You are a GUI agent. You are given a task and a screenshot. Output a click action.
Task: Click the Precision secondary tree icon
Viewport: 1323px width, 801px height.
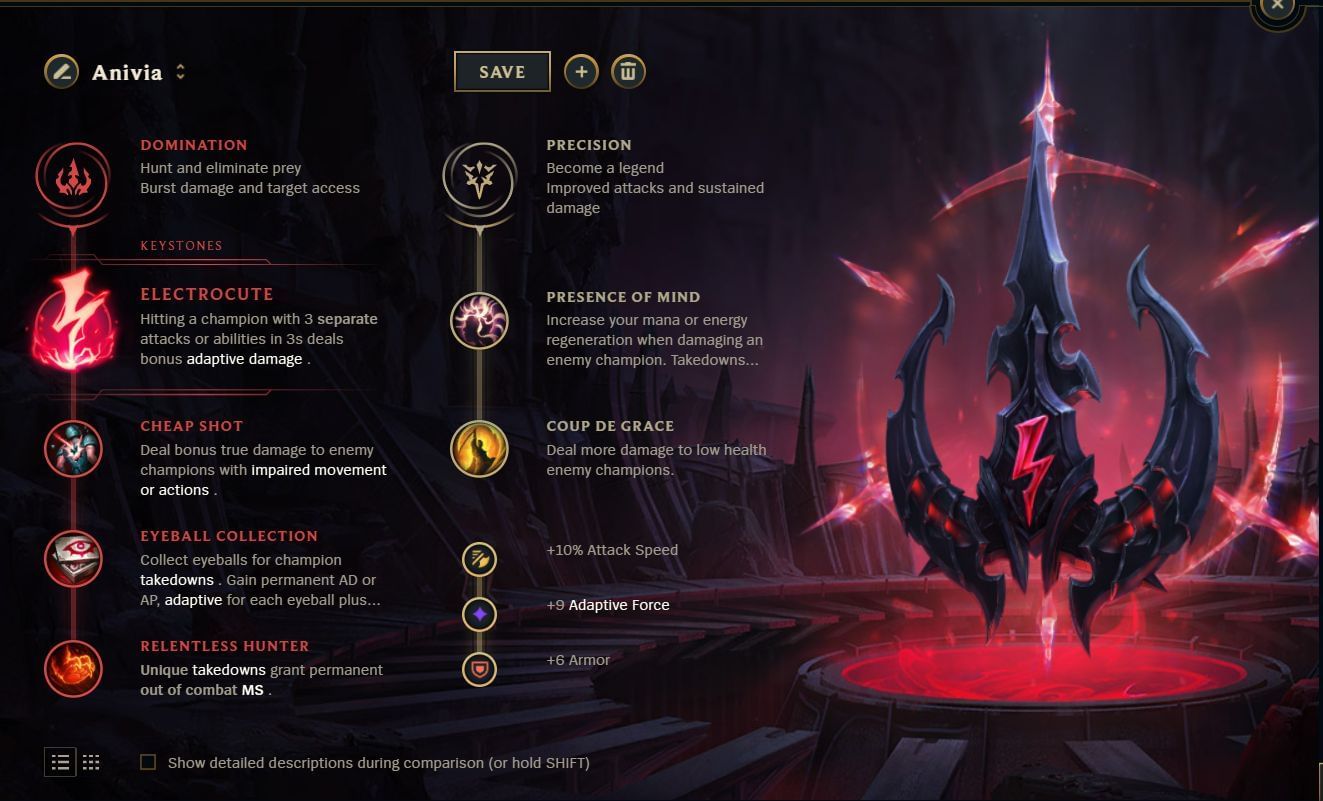tap(478, 178)
